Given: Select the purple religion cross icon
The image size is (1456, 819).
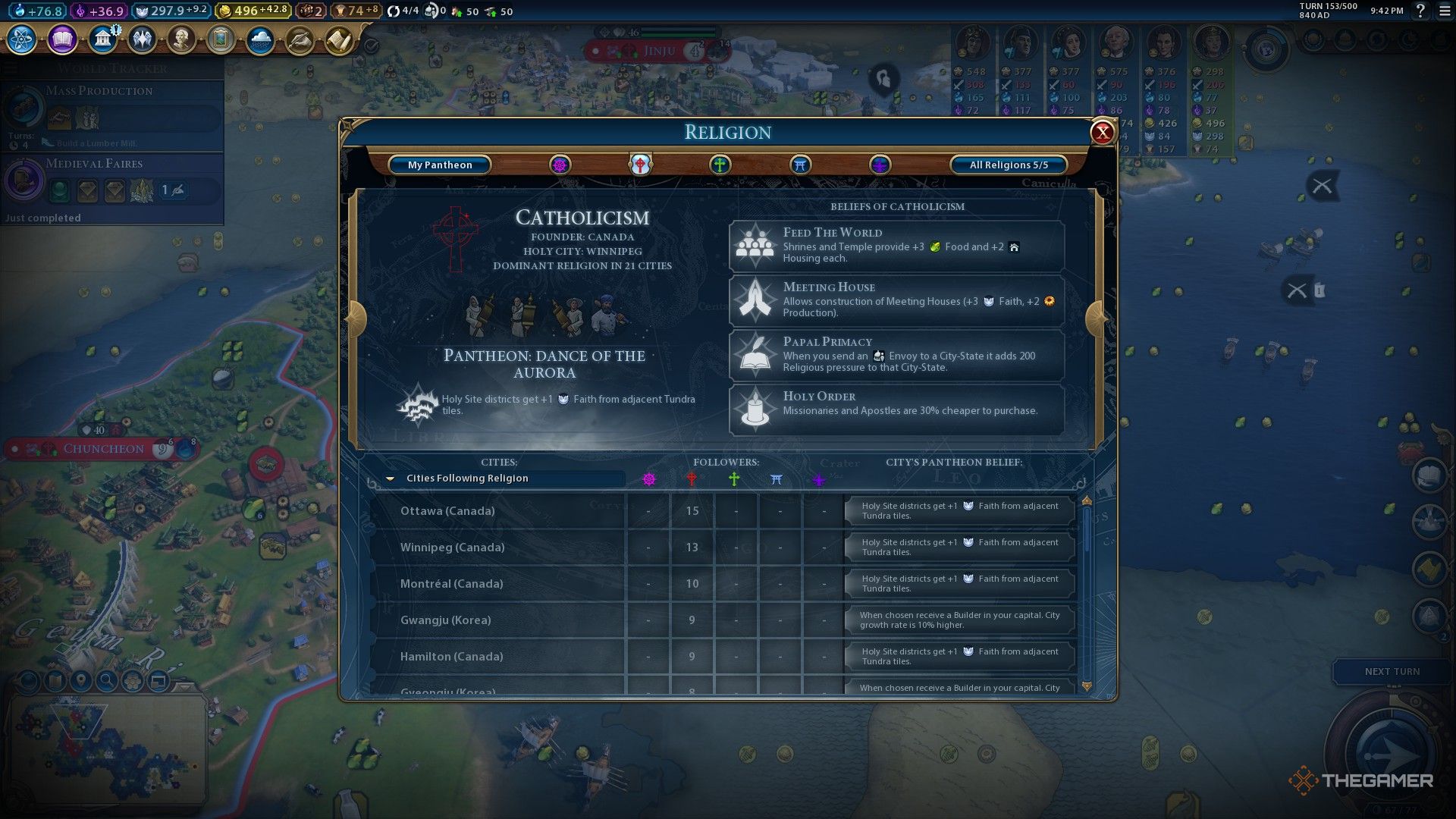Looking at the screenshot, I should 879,165.
